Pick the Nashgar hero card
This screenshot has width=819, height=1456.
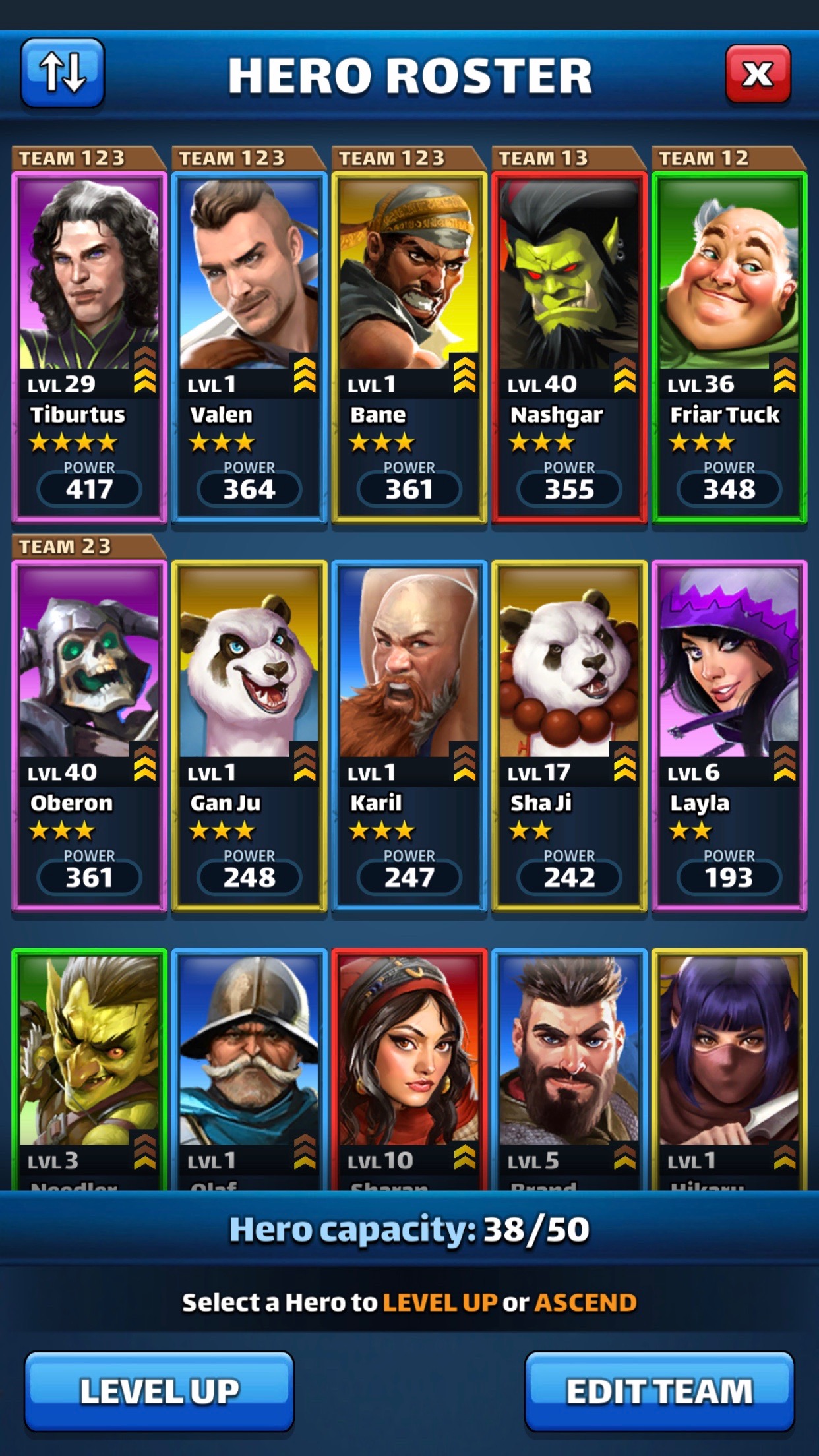click(569, 346)
